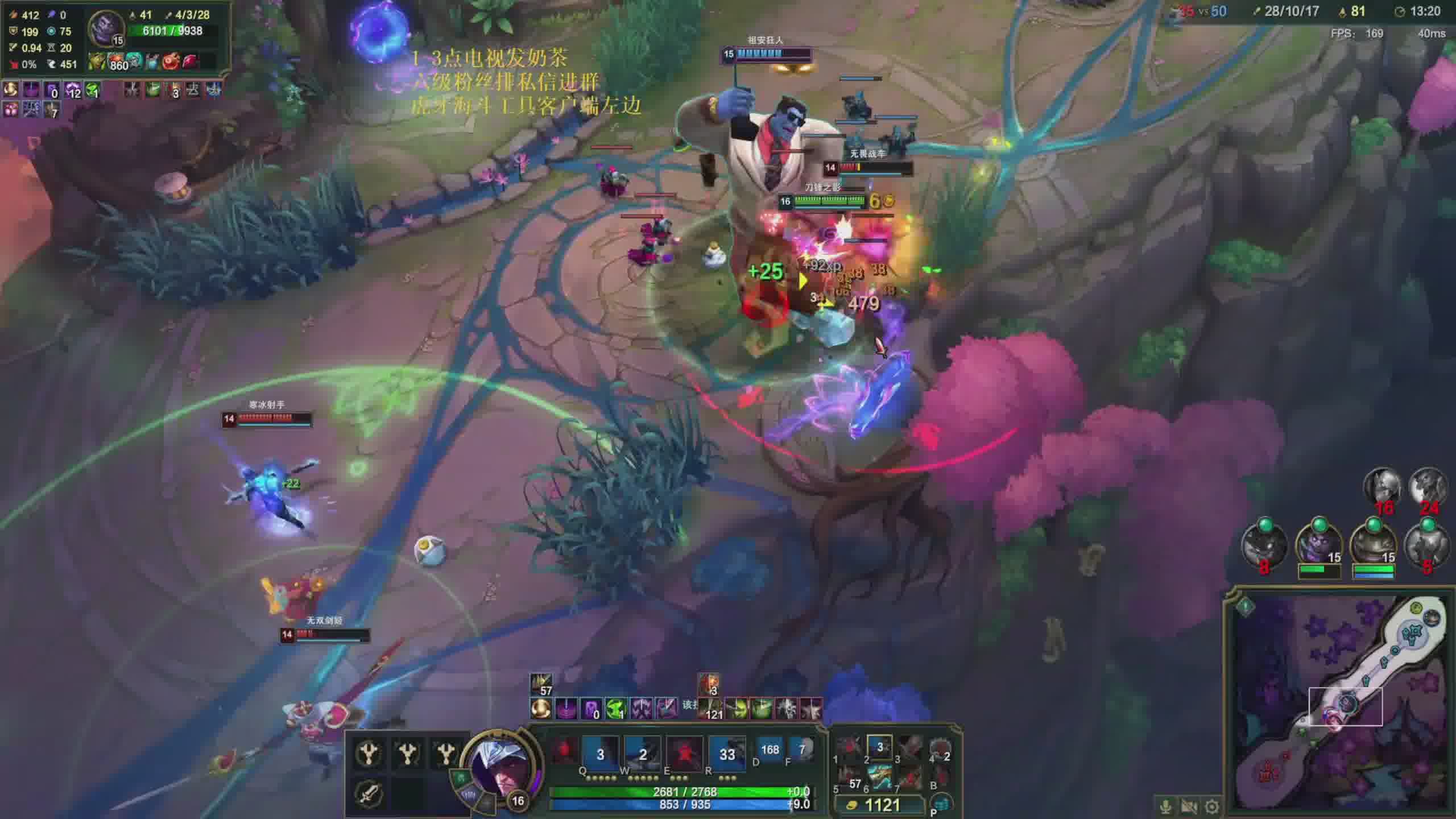Activate the W ability on cooldown 2
Viewport: 1456px width, 819px height.
click(642, 754)
